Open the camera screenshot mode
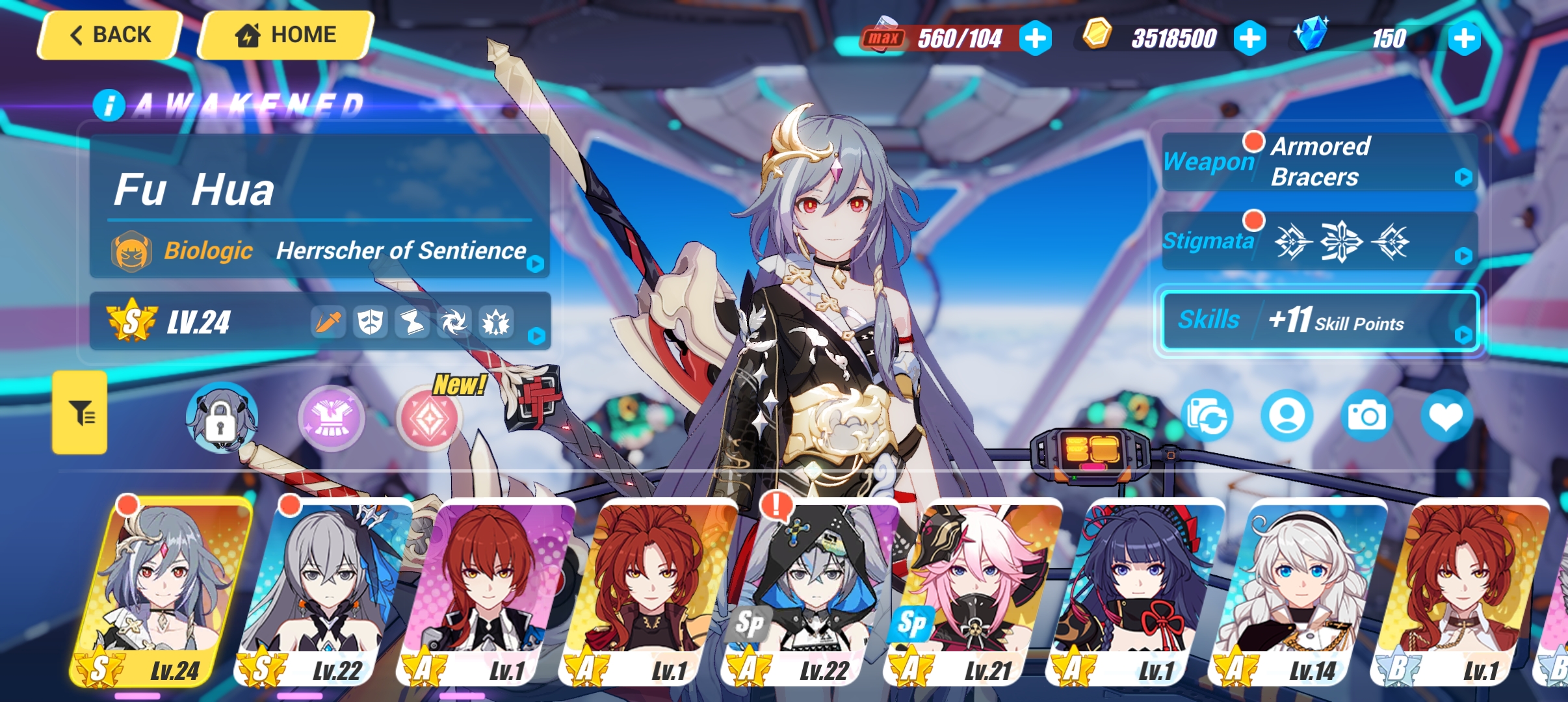Viewport: 1568px width, 702px height. (1367, 416)
